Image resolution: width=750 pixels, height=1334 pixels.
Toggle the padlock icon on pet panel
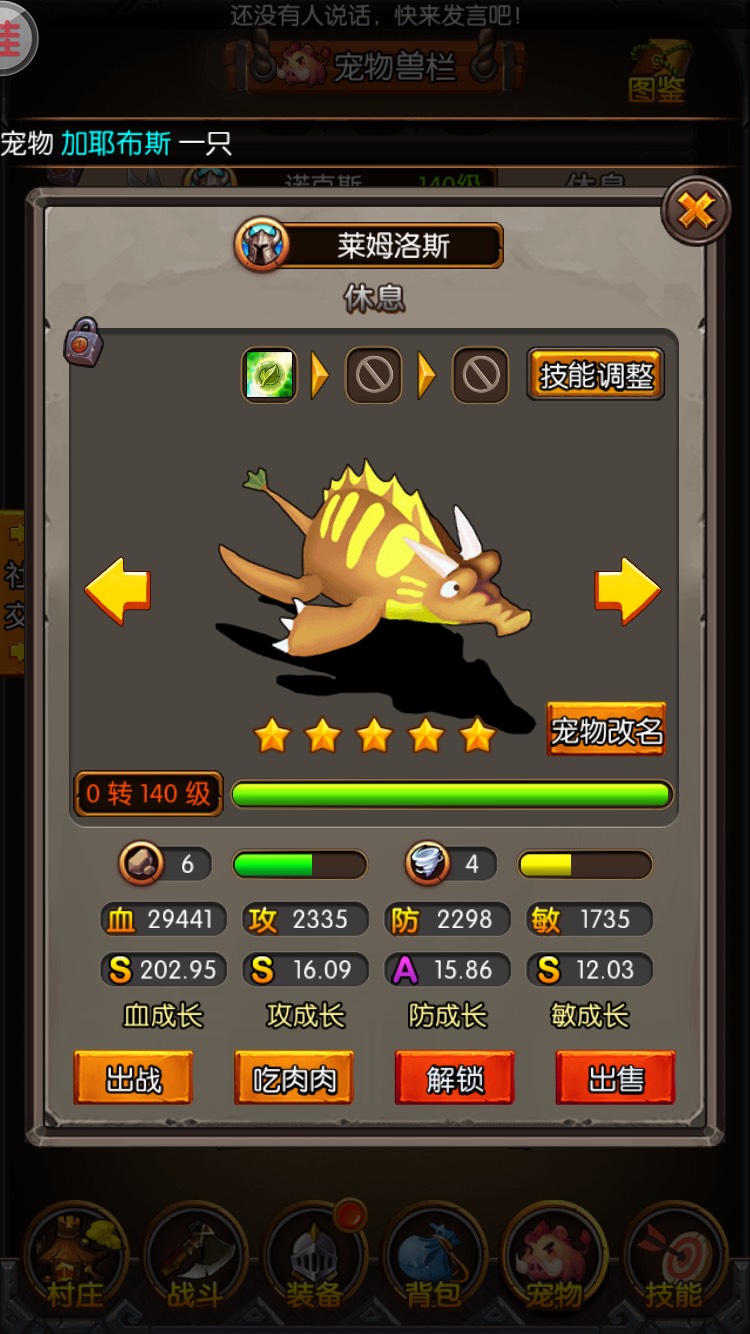click(85, 342)
